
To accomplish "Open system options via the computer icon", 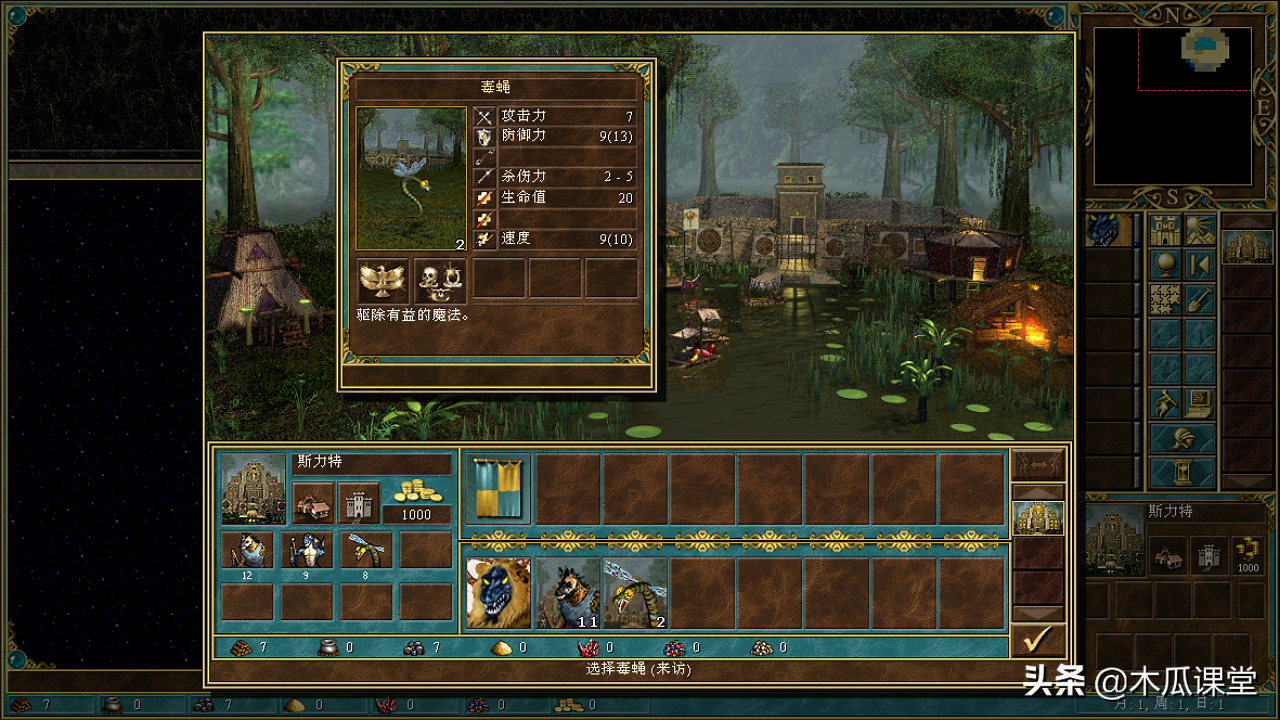I will coord(1200,403).
